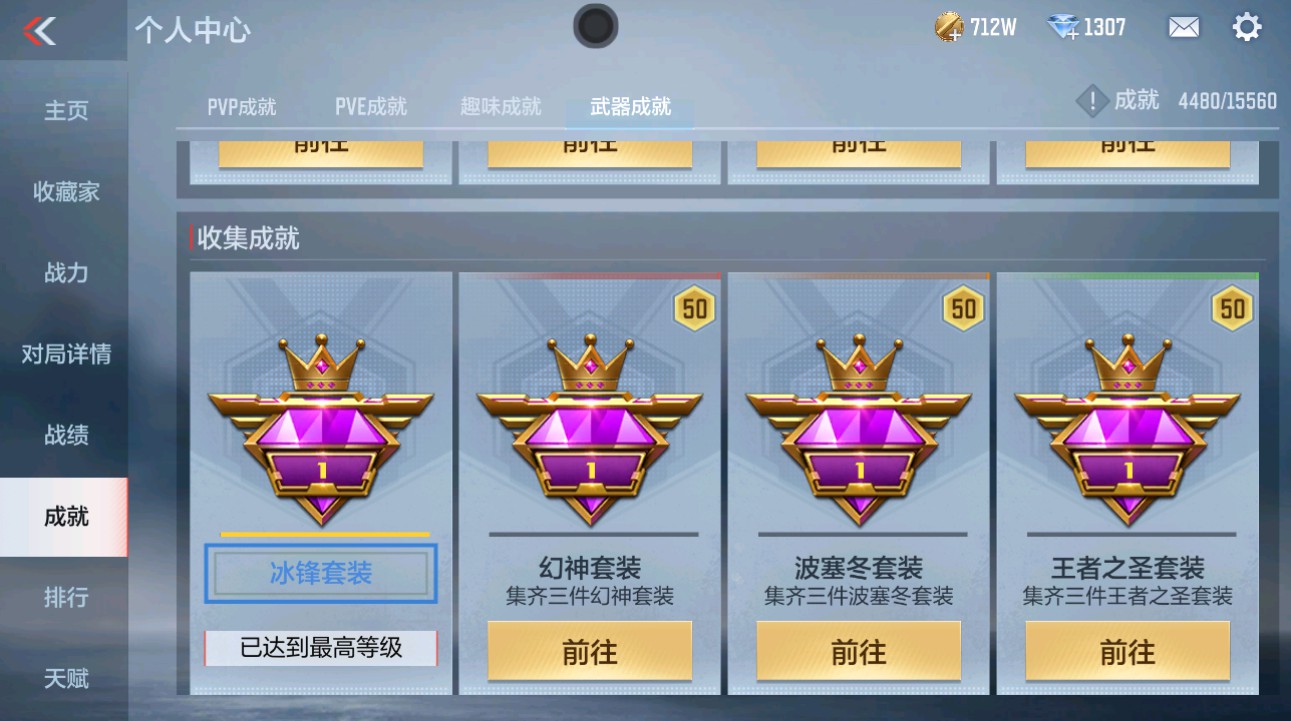1291x721 pixels.
Task: Open the 趣味成就 tab
Action: click(x=500, y=106)
